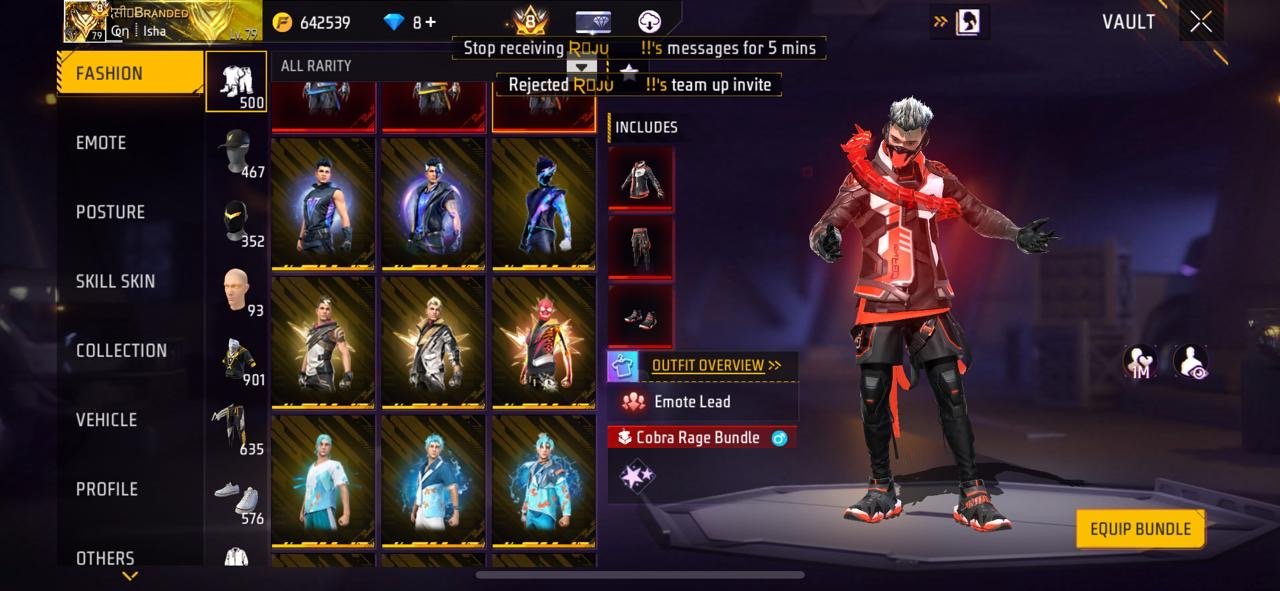
Task: Select the jacket item under Includes
Action: click(x=641, y=180)
